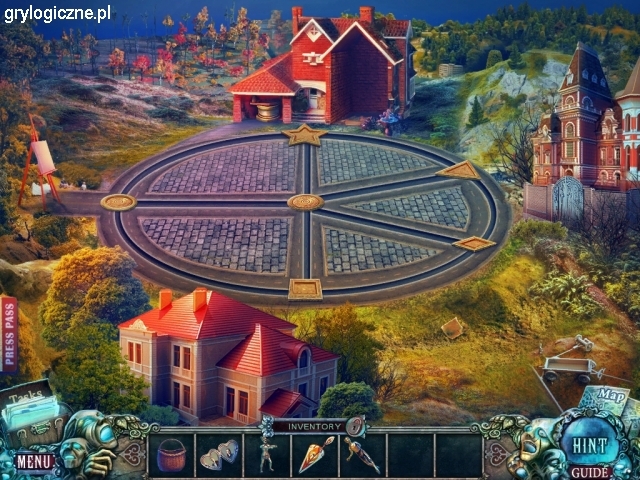Image resolution: width=640 pixels, height=480 pixels.
Task: Click the gold square puzzle token
Action: (304, 289)
